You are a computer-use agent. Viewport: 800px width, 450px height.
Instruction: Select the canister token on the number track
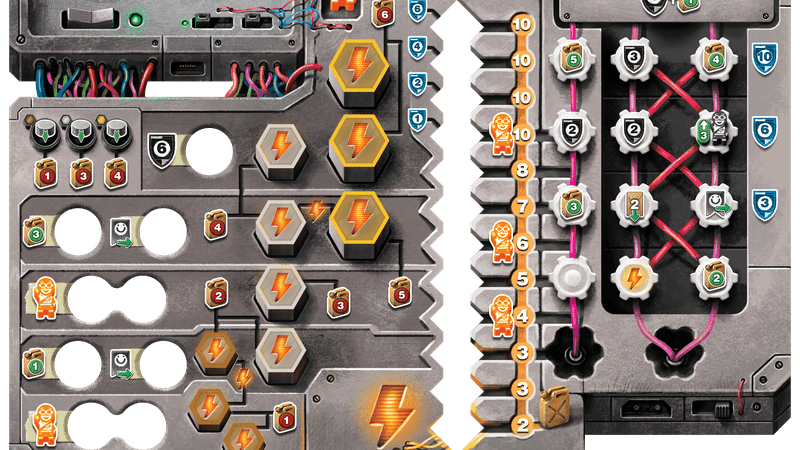pyautogui.click(x=555, y=410)
